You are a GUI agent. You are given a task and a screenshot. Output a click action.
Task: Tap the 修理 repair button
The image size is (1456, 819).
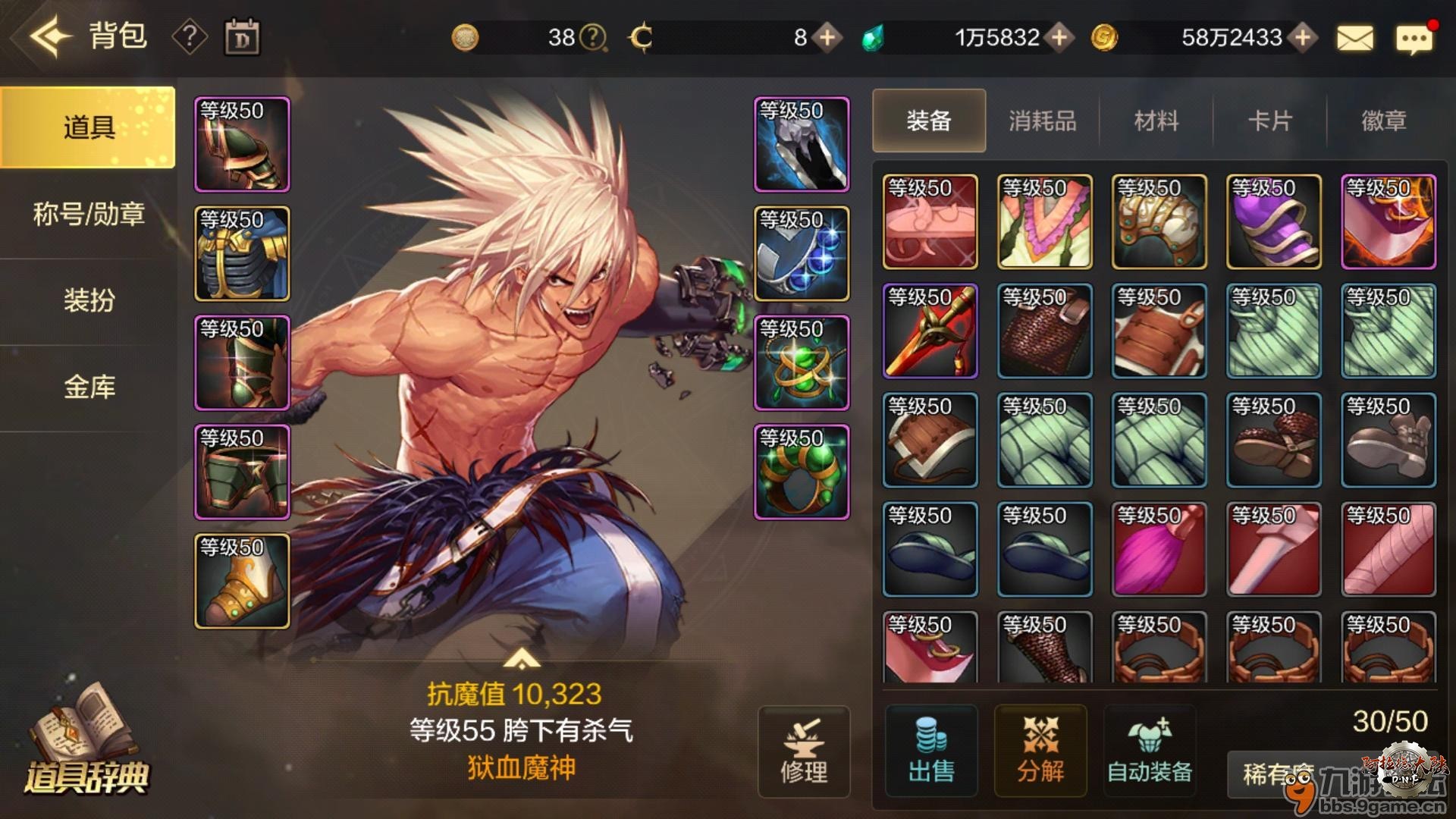point(804,752)
